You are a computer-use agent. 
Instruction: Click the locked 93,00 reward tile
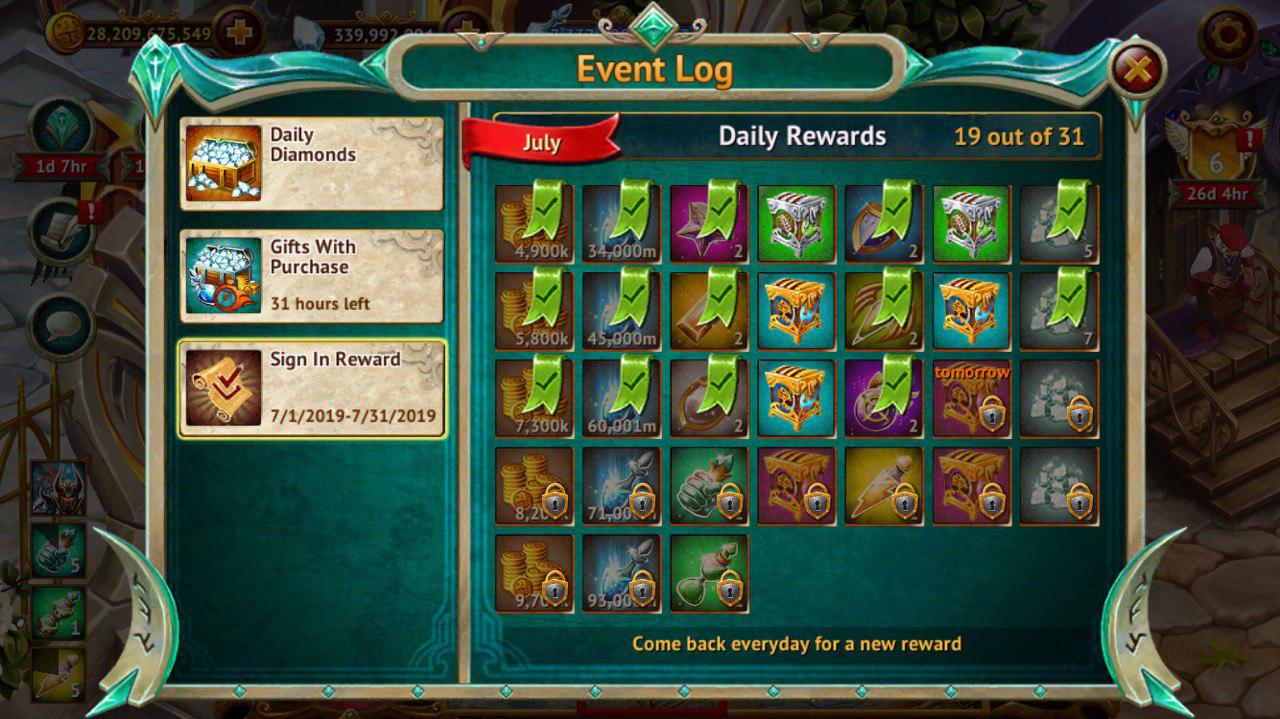tap(621, 572)
